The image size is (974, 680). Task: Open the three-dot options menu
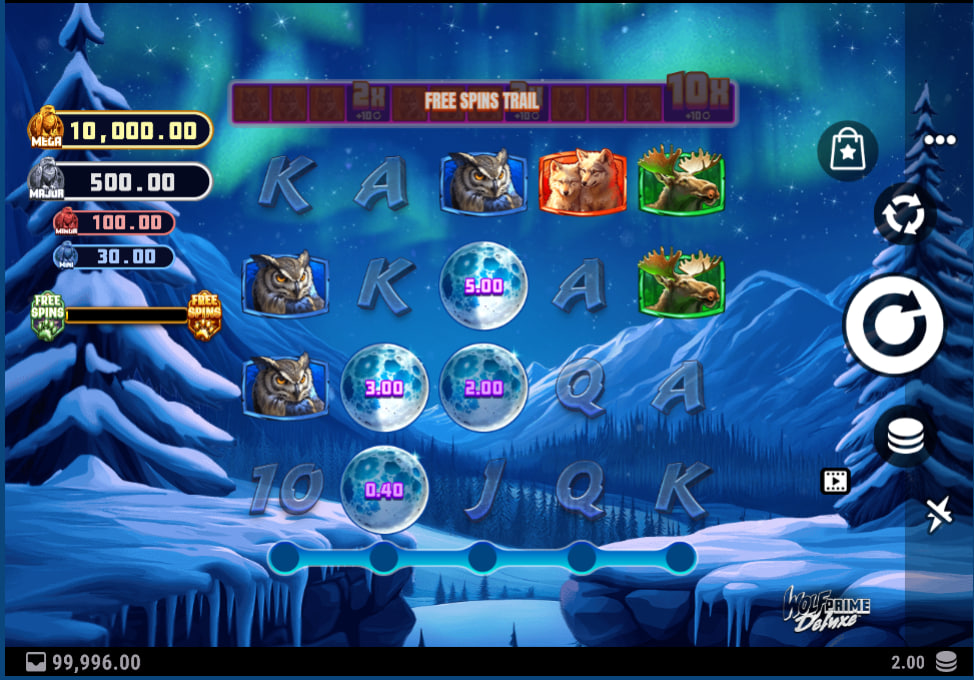click(940, 140)
